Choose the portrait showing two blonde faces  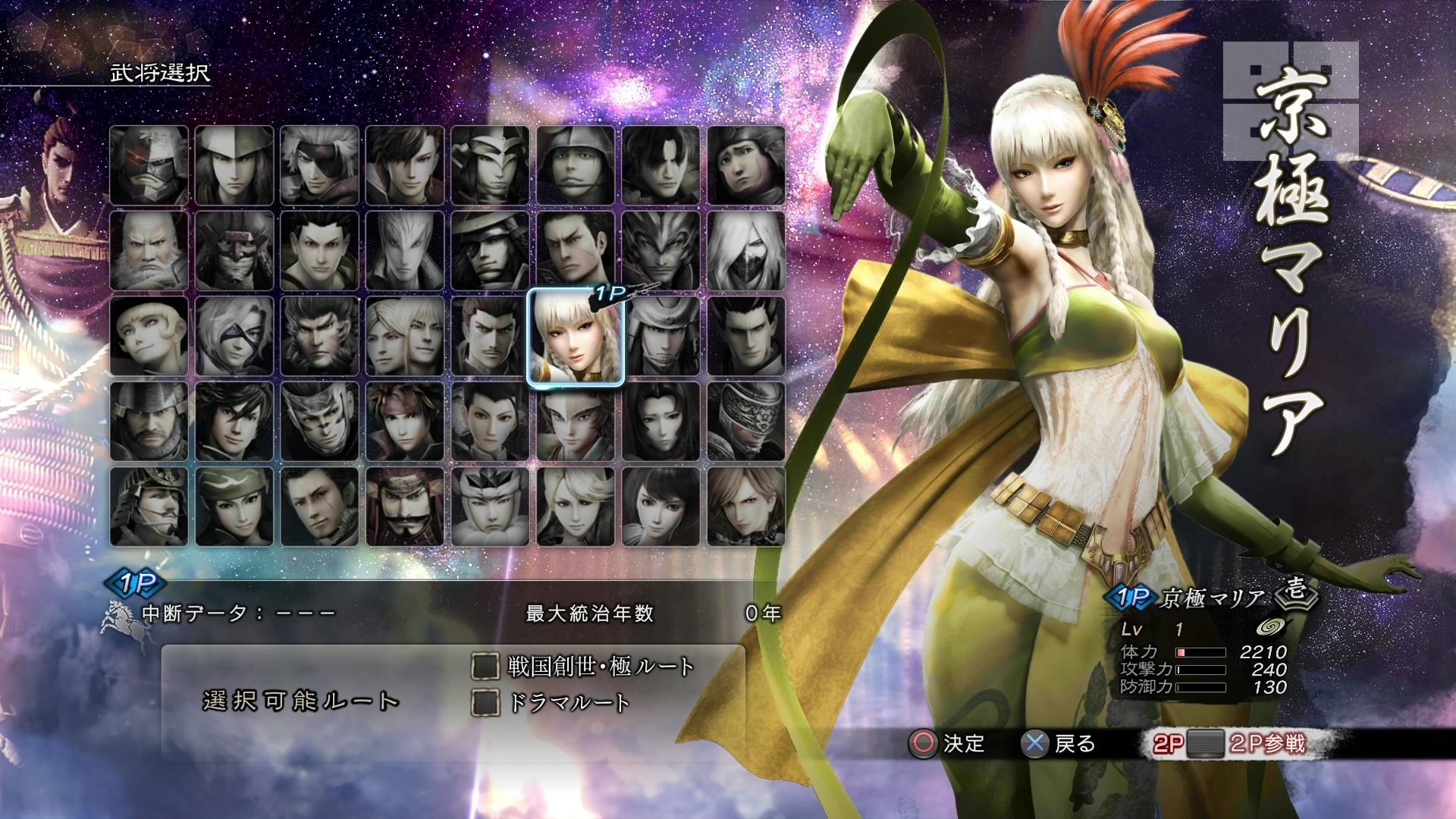click(405, 337)
